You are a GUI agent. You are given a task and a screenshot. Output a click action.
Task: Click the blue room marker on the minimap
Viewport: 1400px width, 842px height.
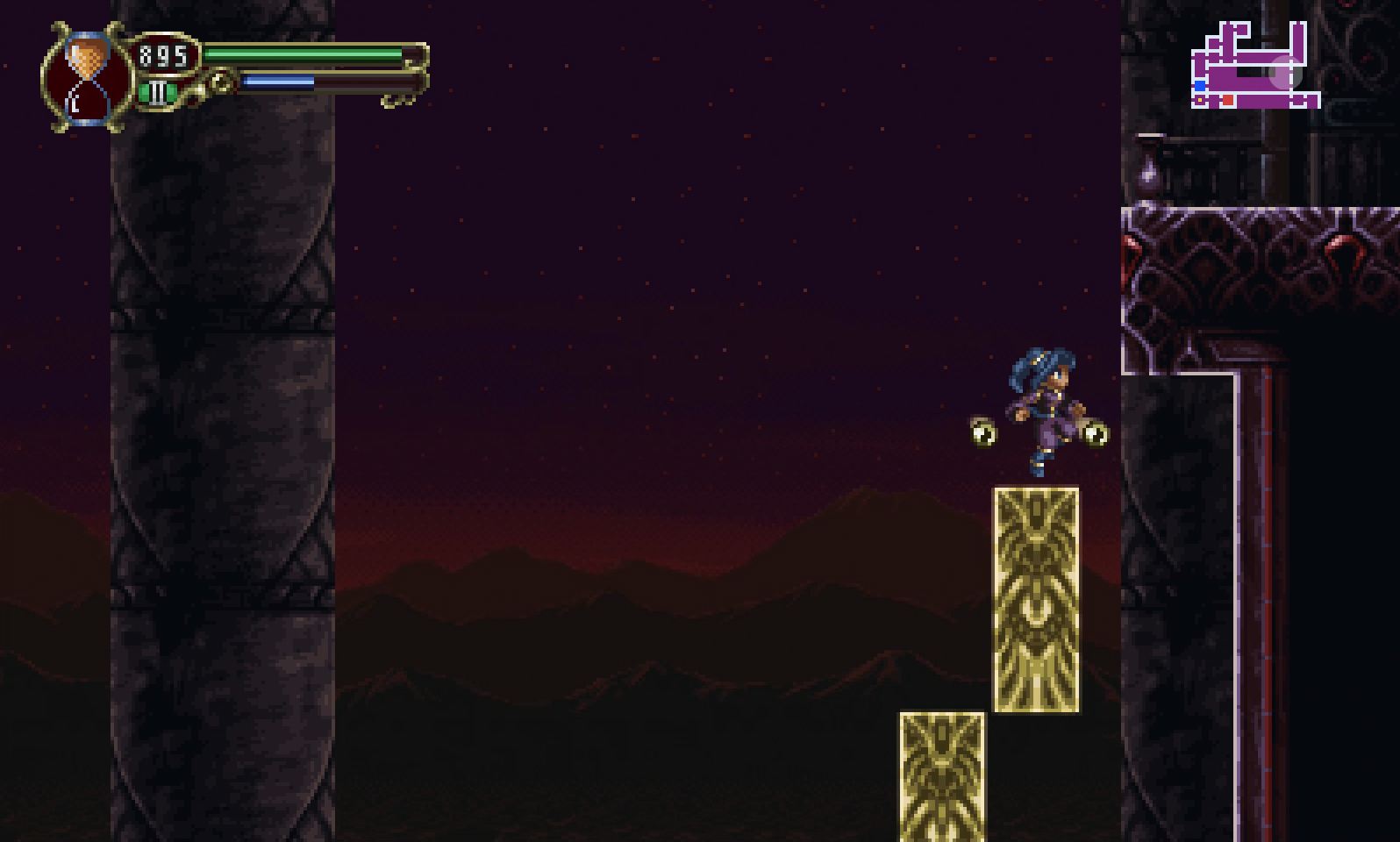1200,84
